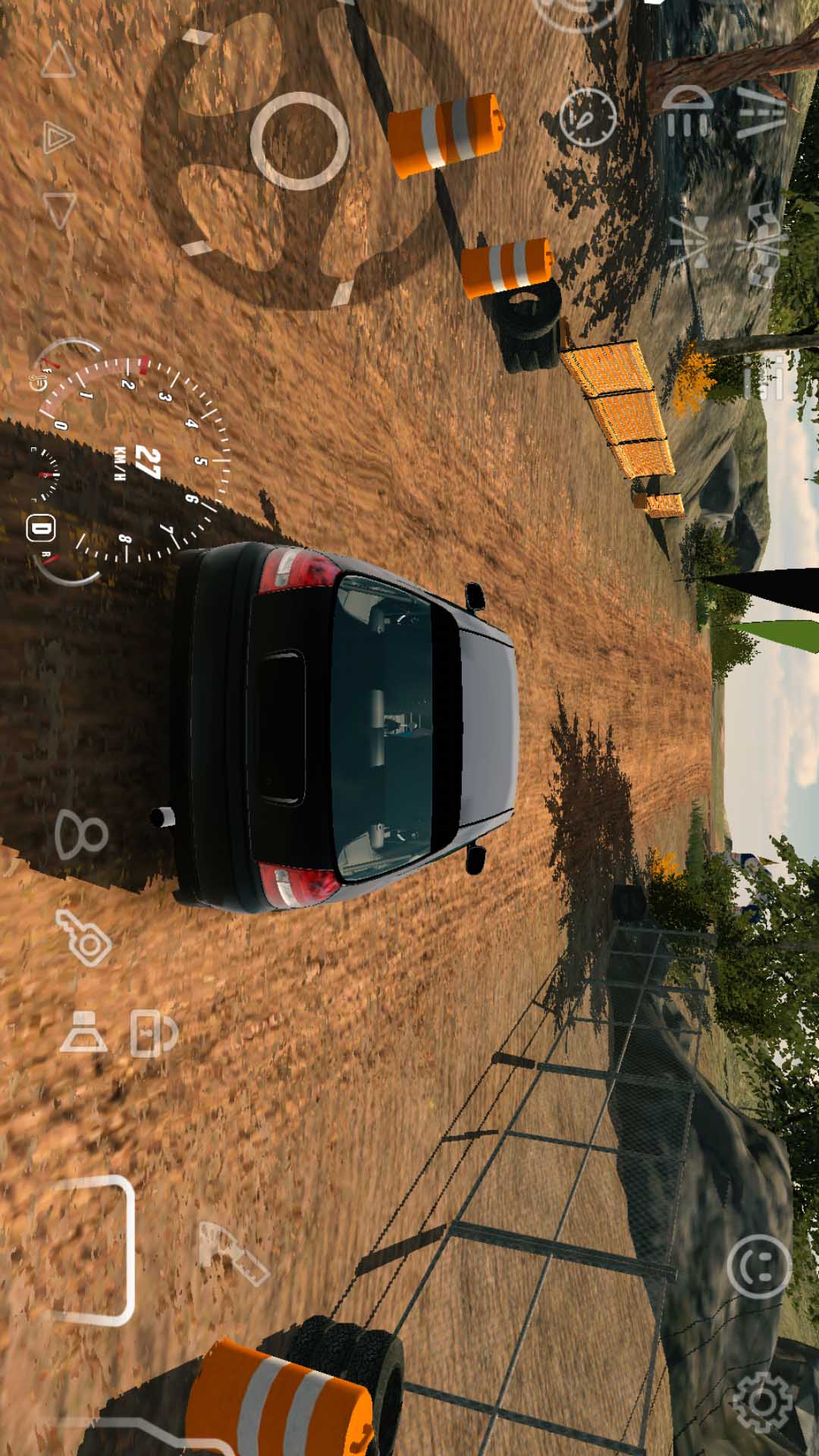Image resolution: width=819 pixels, height=1456 pixels.
Task: Tap the person silhouette icon
Action: [x=81, y=834]
